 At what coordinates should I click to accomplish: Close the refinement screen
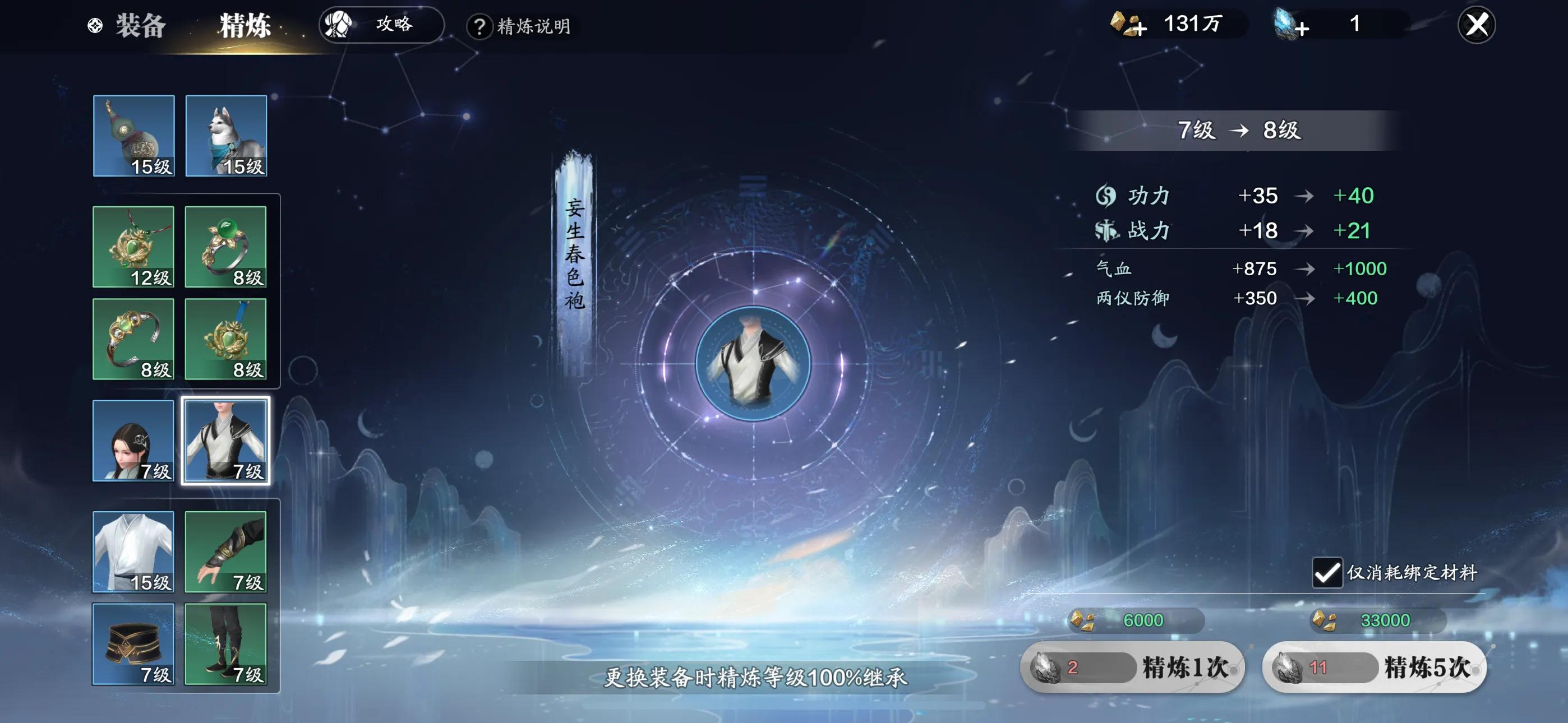click(1476, 25)
